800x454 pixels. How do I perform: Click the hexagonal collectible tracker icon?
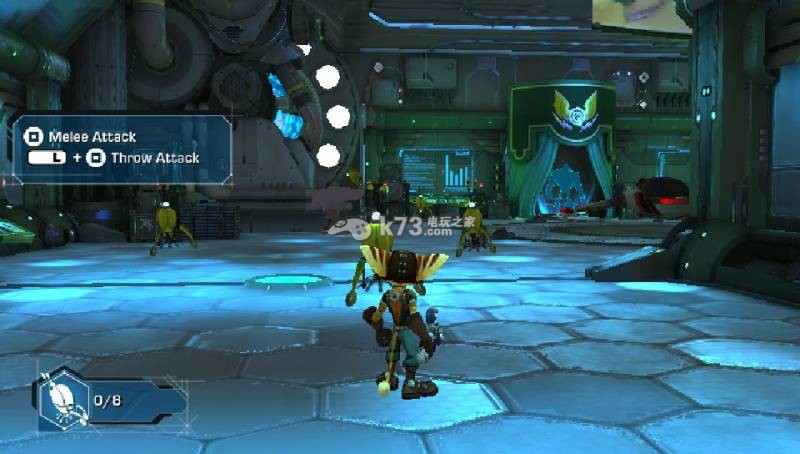[62, 396]
